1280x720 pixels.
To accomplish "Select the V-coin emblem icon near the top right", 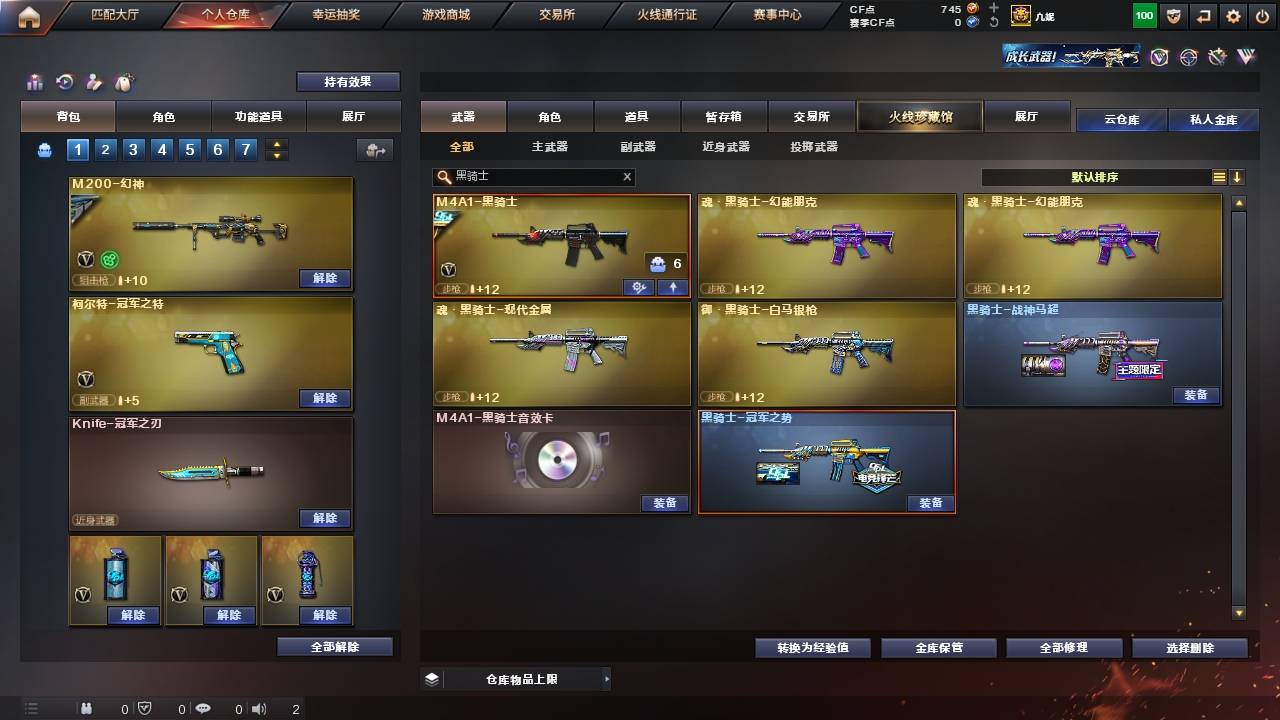I will click(x=1158, y=57).
